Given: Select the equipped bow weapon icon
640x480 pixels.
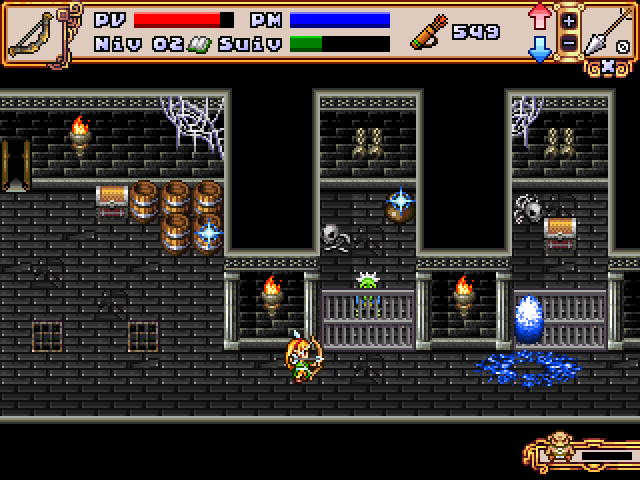Looking at the screenshot, I should 32,32.
